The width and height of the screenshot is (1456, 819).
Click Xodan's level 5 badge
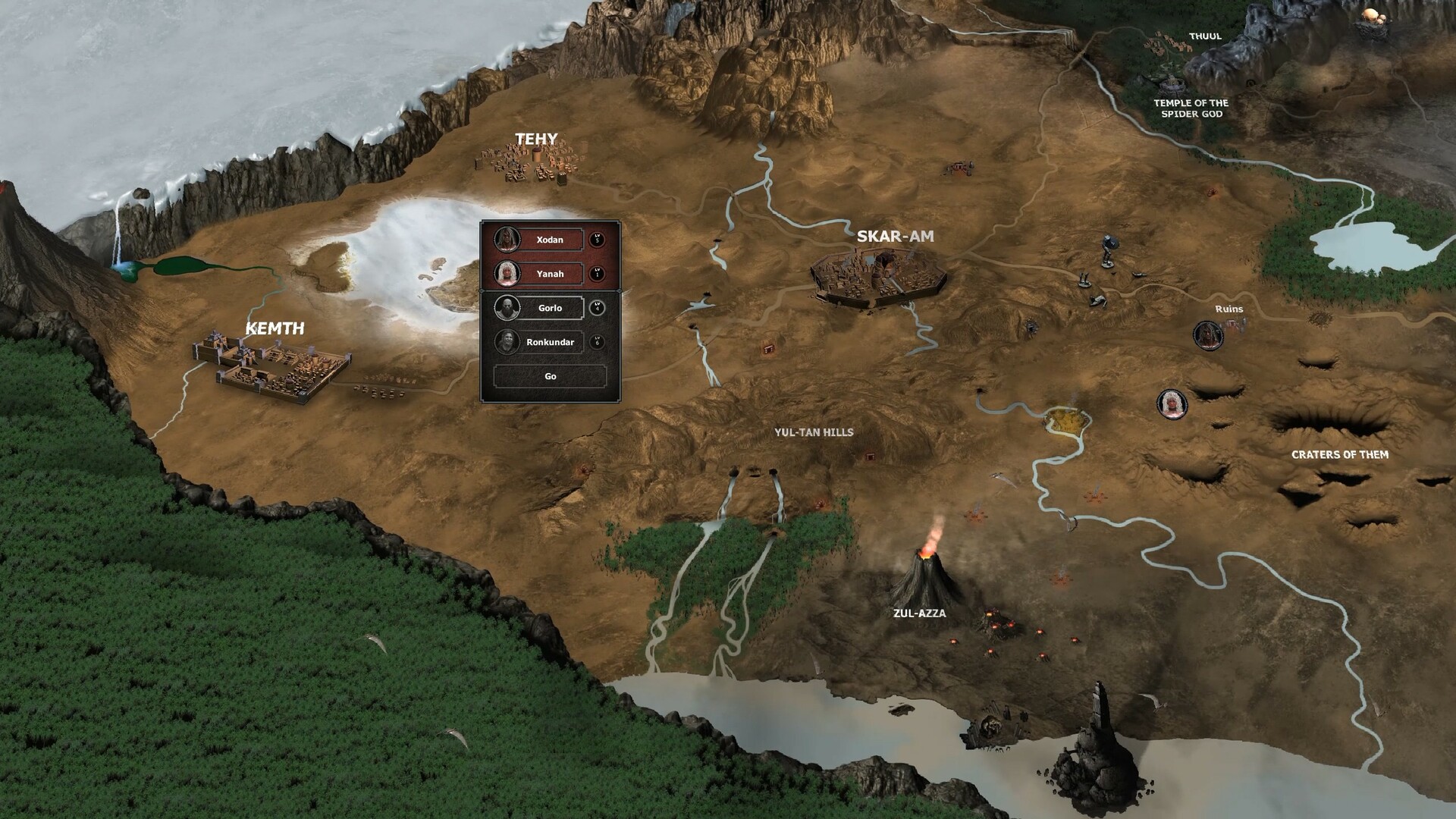pyautogui.click(x=598, y=240)
